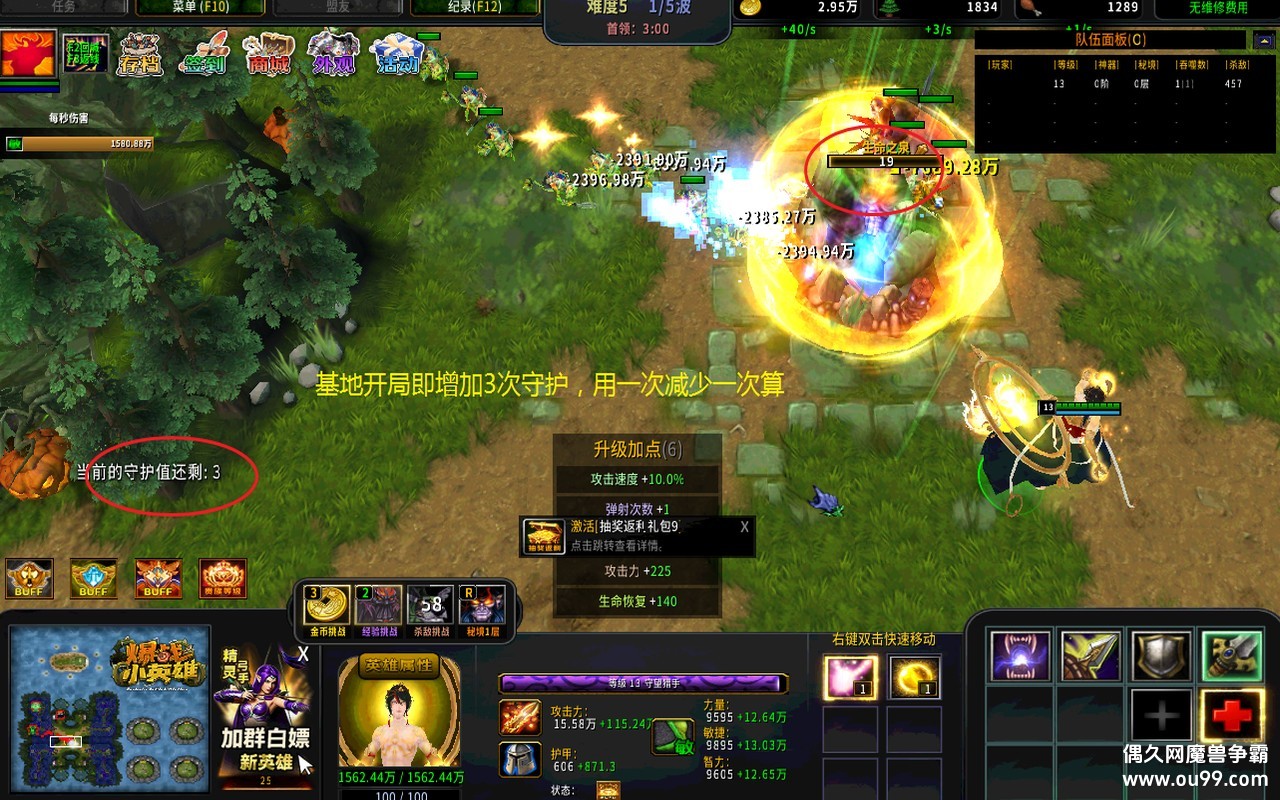The width and height of the screenshot is (1280, 800).
Task: Close the 精灵弓手 new hero ad
Action: pyautogui.click(x=303, y=654)
